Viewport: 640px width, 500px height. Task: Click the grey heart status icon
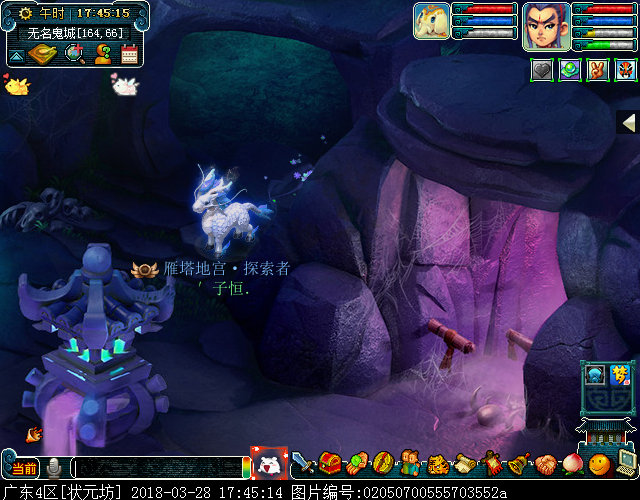pyautogui.click(x=541, y=70)
